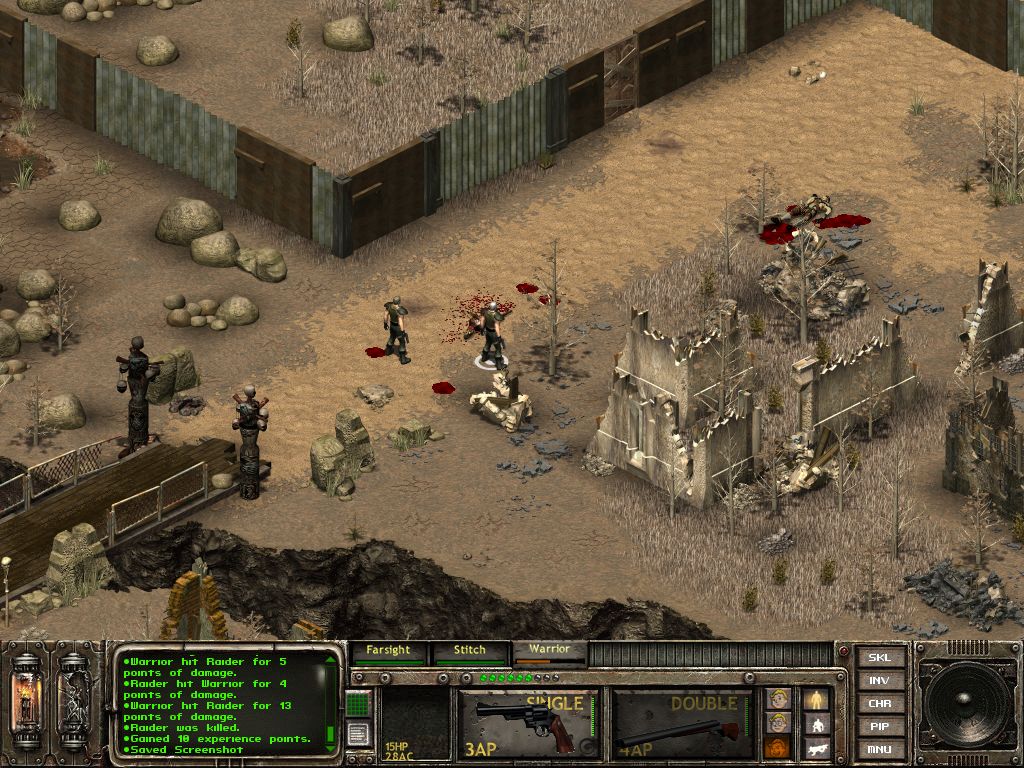This screenshot has height=768, width=1024.
Task: Click the orange-highlighted aggression face icon
Action: (777, 747)
